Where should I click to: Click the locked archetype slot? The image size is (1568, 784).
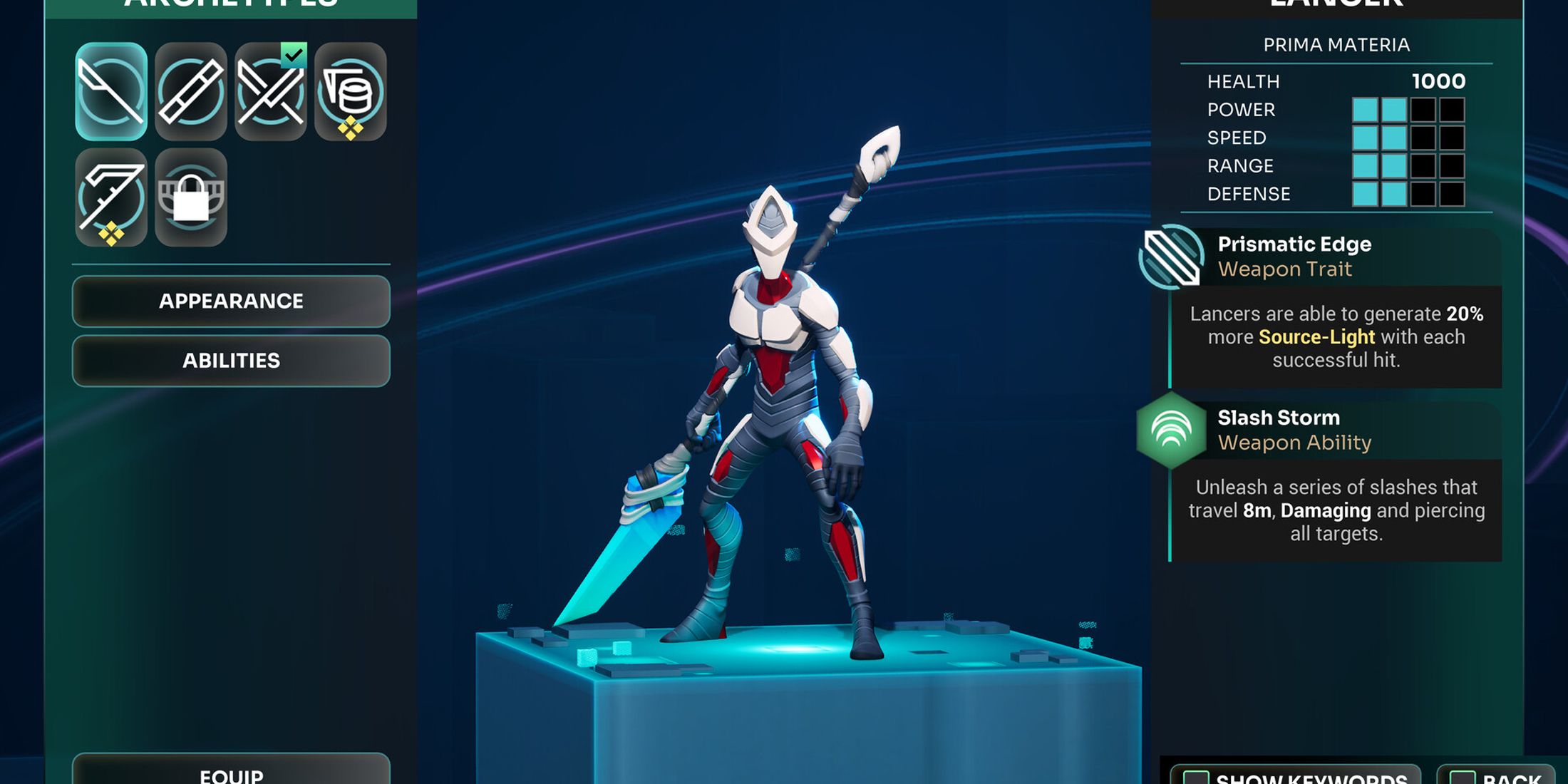(x=192, y=194)
